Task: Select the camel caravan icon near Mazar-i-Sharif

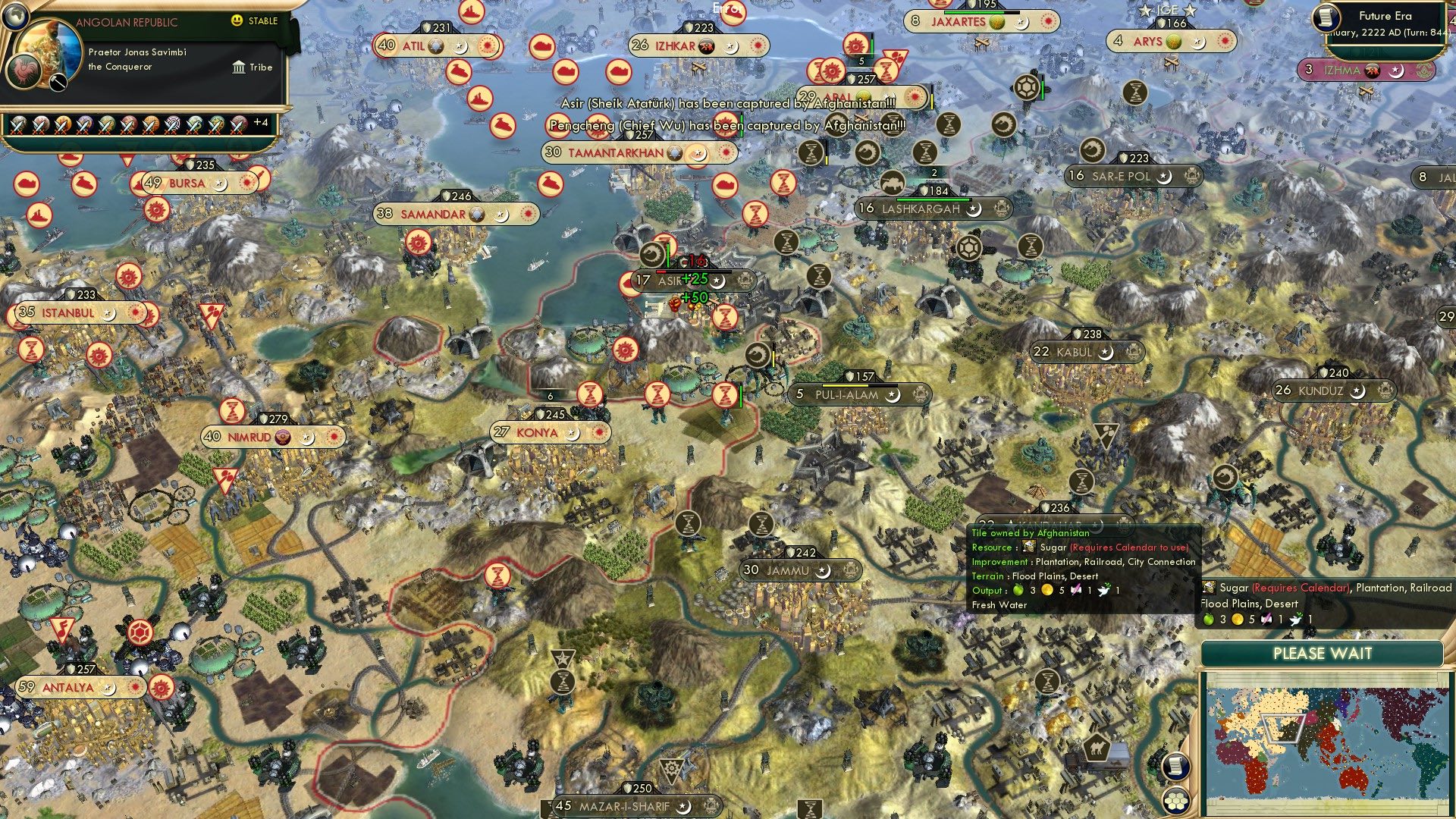Action: click(x=1097, y=747)
